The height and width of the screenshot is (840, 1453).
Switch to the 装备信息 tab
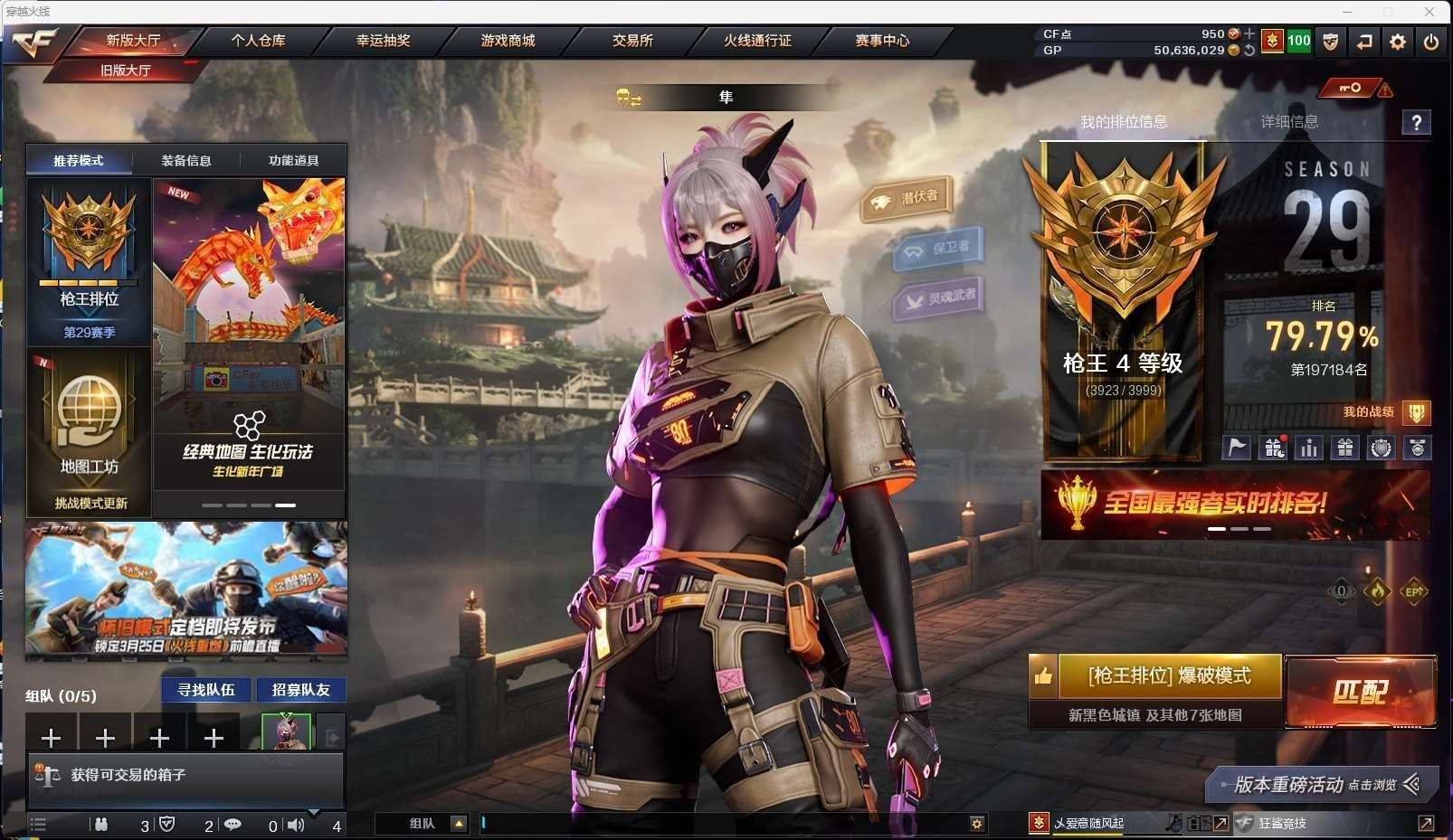tap(186, 161)
